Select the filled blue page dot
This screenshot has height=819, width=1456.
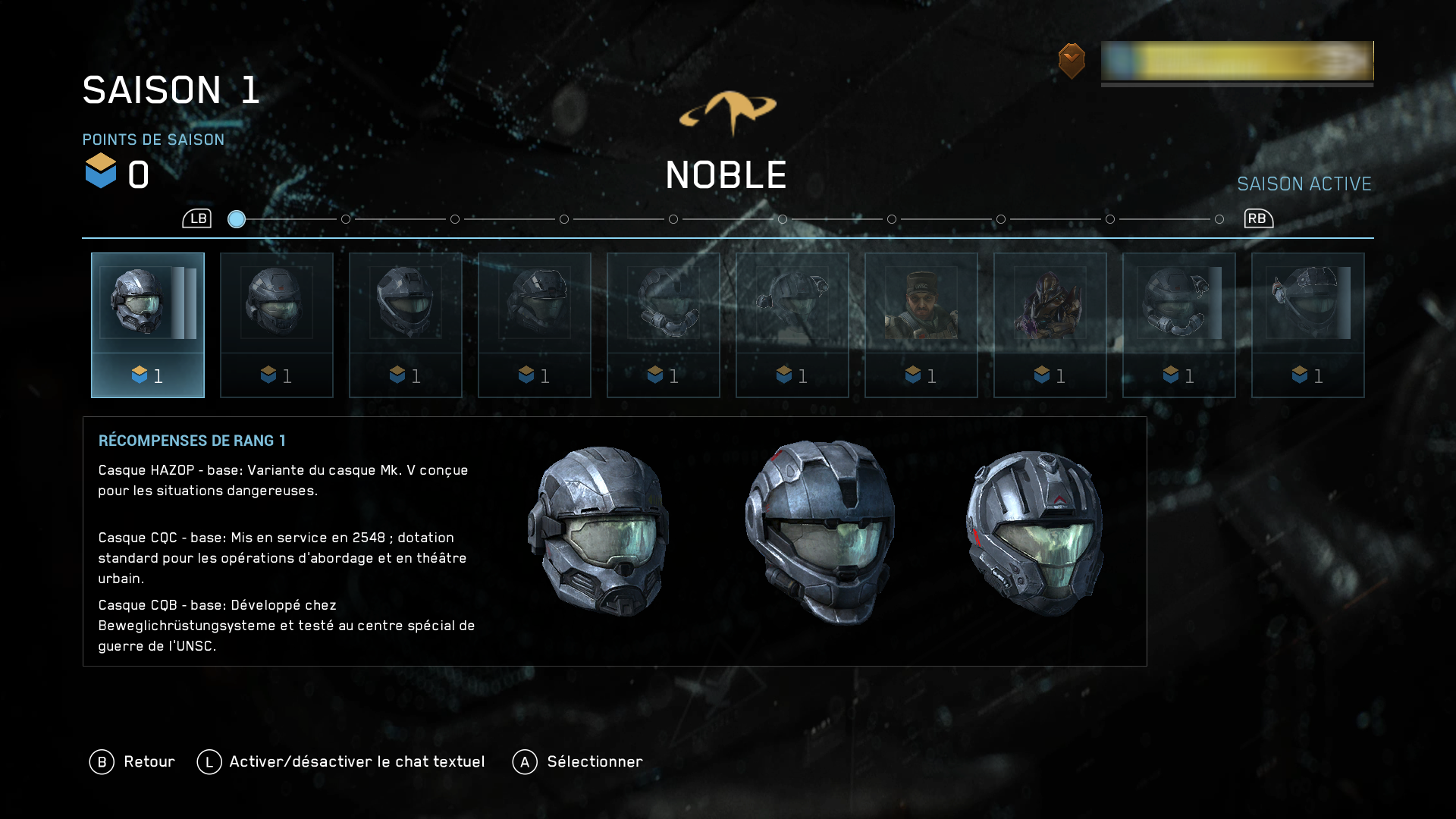[x=237, y=219]
